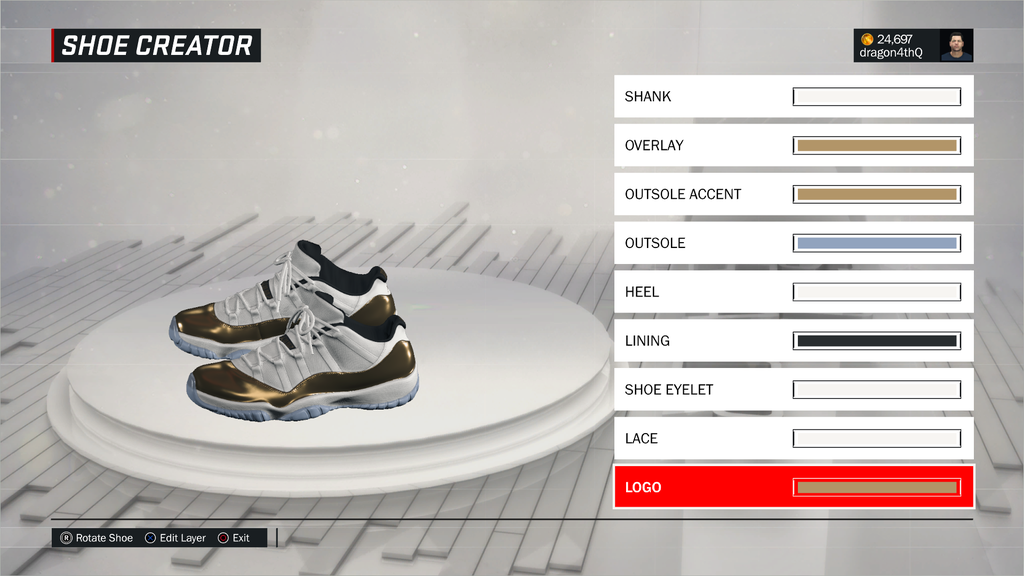Image resolution: width=1024 pixels, height=576 pixels.
Task: Edit the highlighted Logo layer
Action: point(793,487)
